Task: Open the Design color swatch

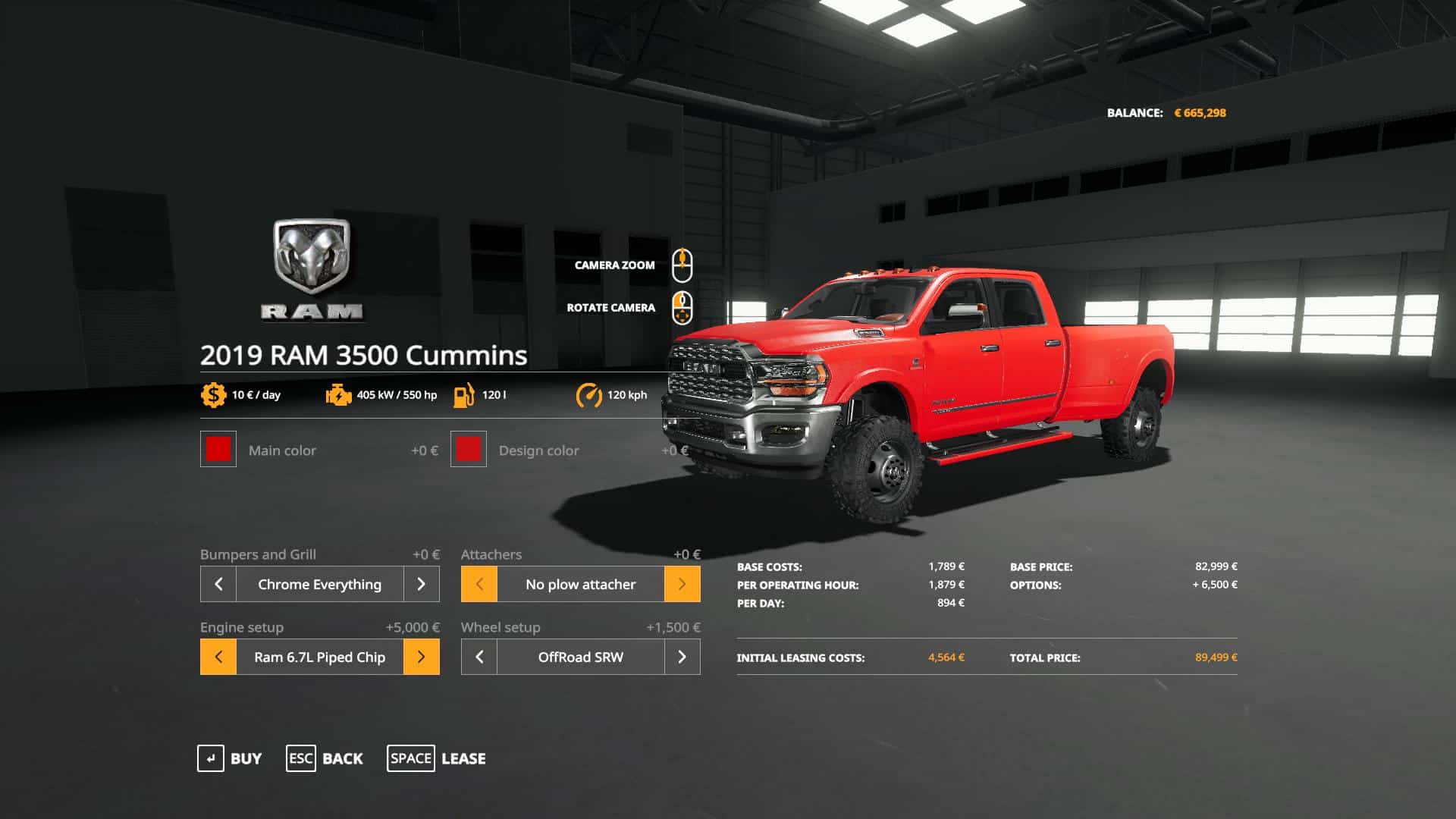Action: [469, 450]
